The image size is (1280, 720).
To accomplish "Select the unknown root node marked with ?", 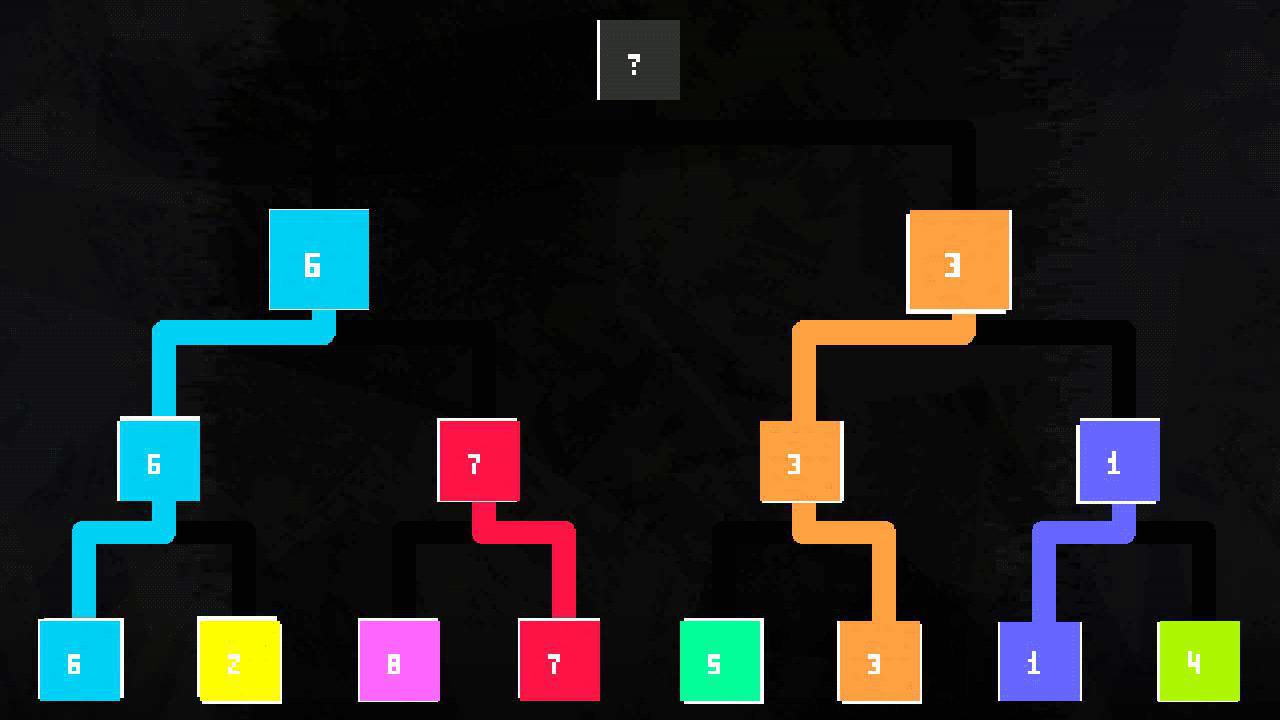I will [638, 60].
